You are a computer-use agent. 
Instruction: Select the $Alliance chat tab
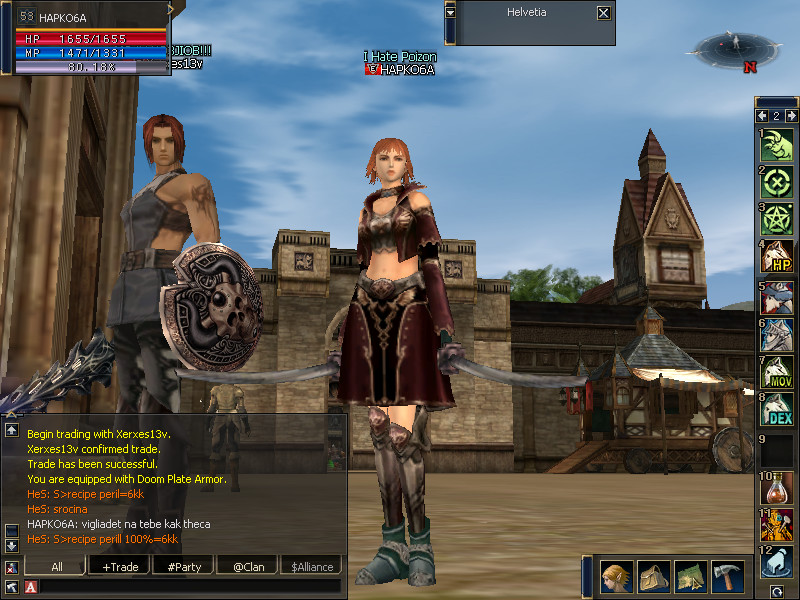312,567
